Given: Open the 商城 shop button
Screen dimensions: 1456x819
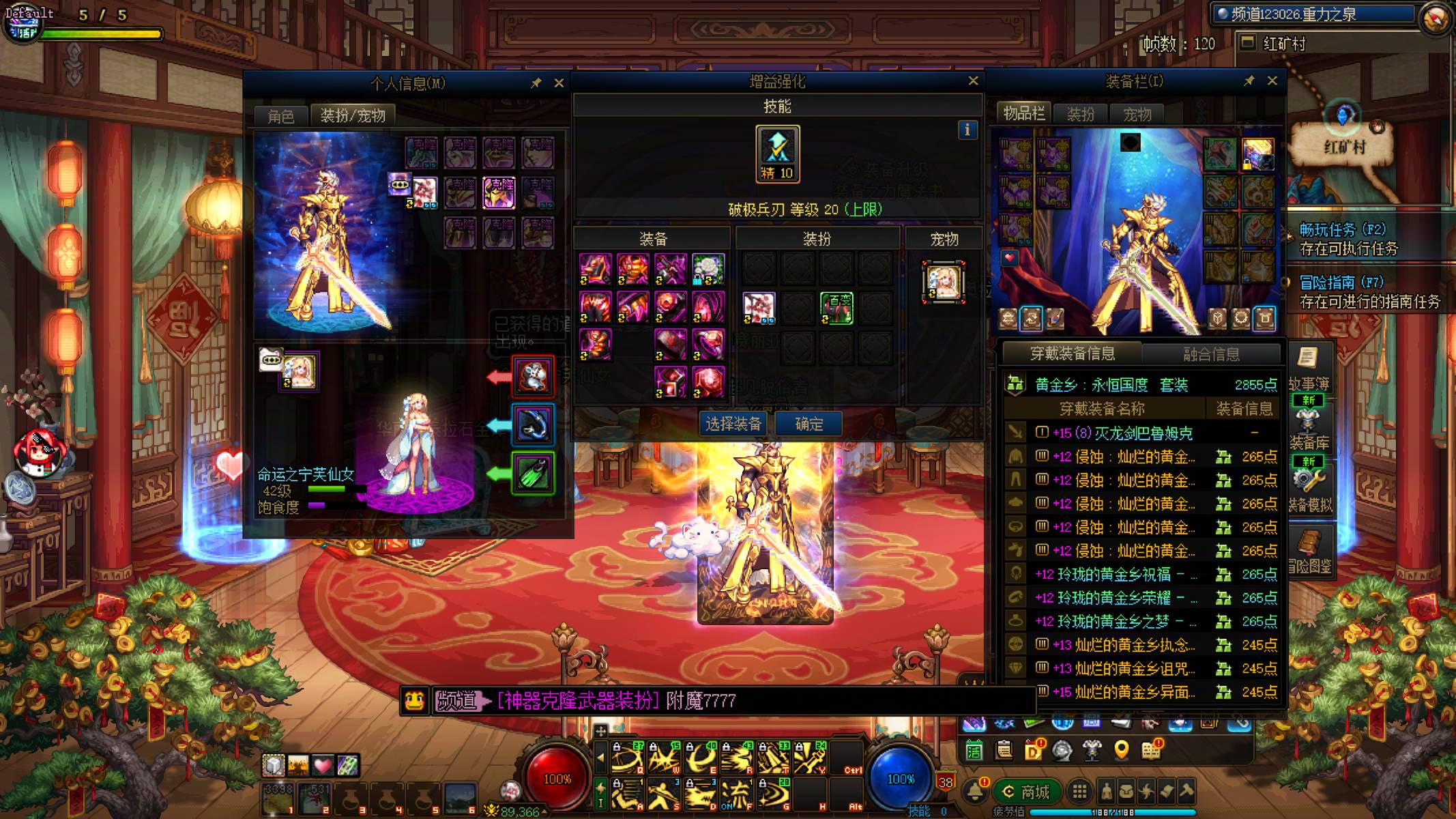Looking at the screenshot, I should point(1026,792).
